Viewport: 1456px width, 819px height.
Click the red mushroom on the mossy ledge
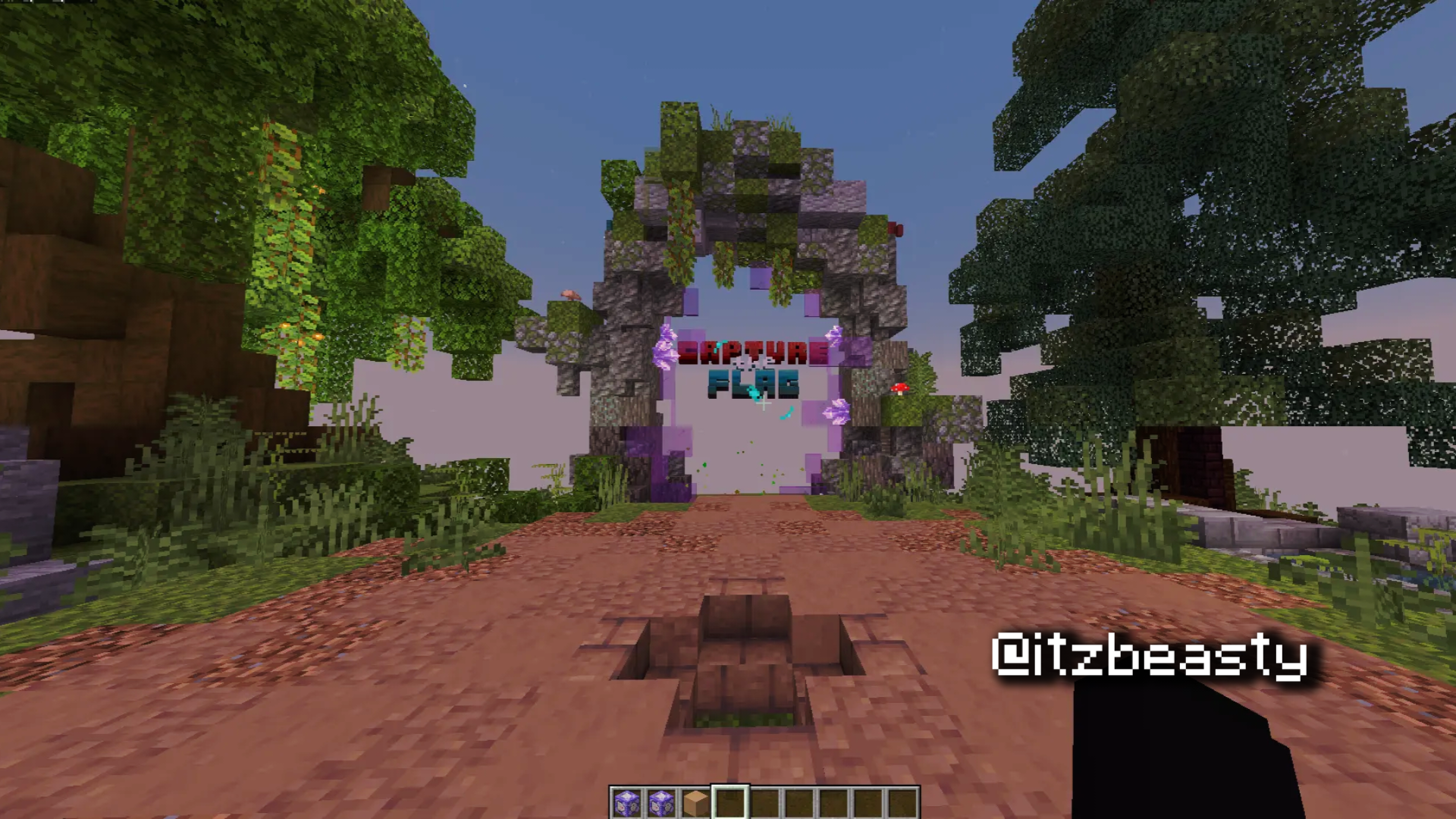[899, 388]
